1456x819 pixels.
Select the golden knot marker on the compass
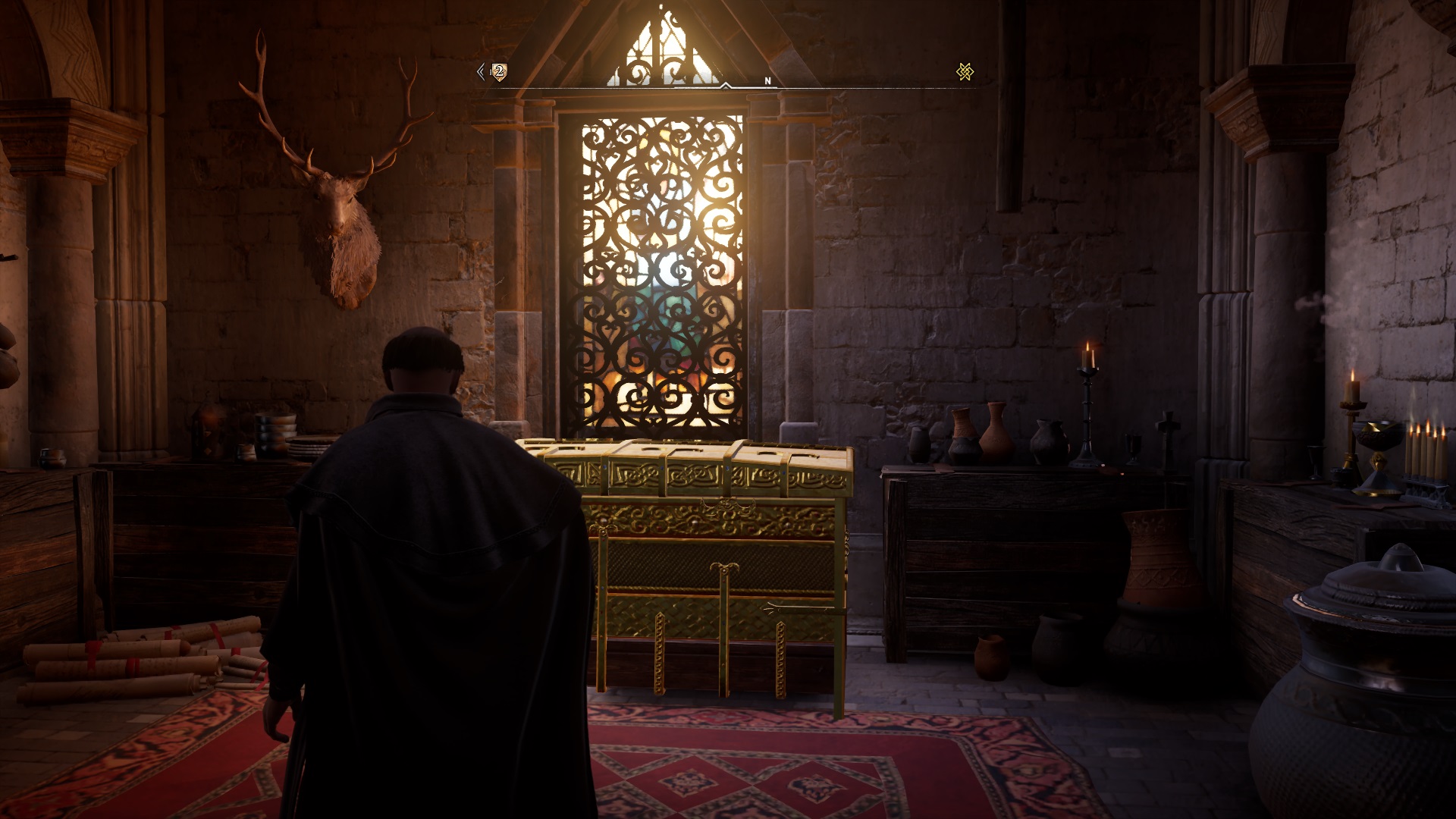point(965,72)
